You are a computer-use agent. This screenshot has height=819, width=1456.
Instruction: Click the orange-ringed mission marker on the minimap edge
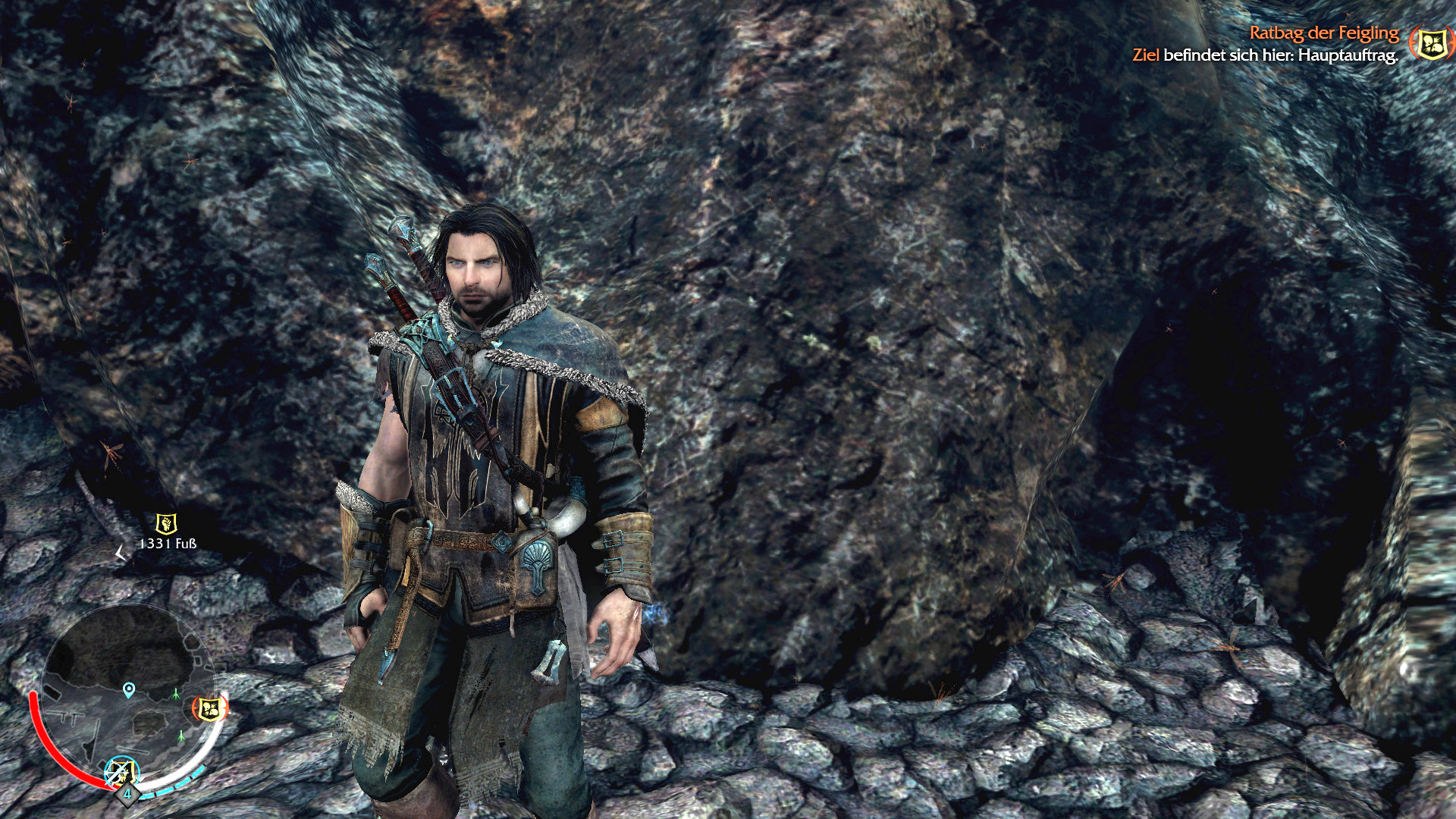(x=210, y=709)
